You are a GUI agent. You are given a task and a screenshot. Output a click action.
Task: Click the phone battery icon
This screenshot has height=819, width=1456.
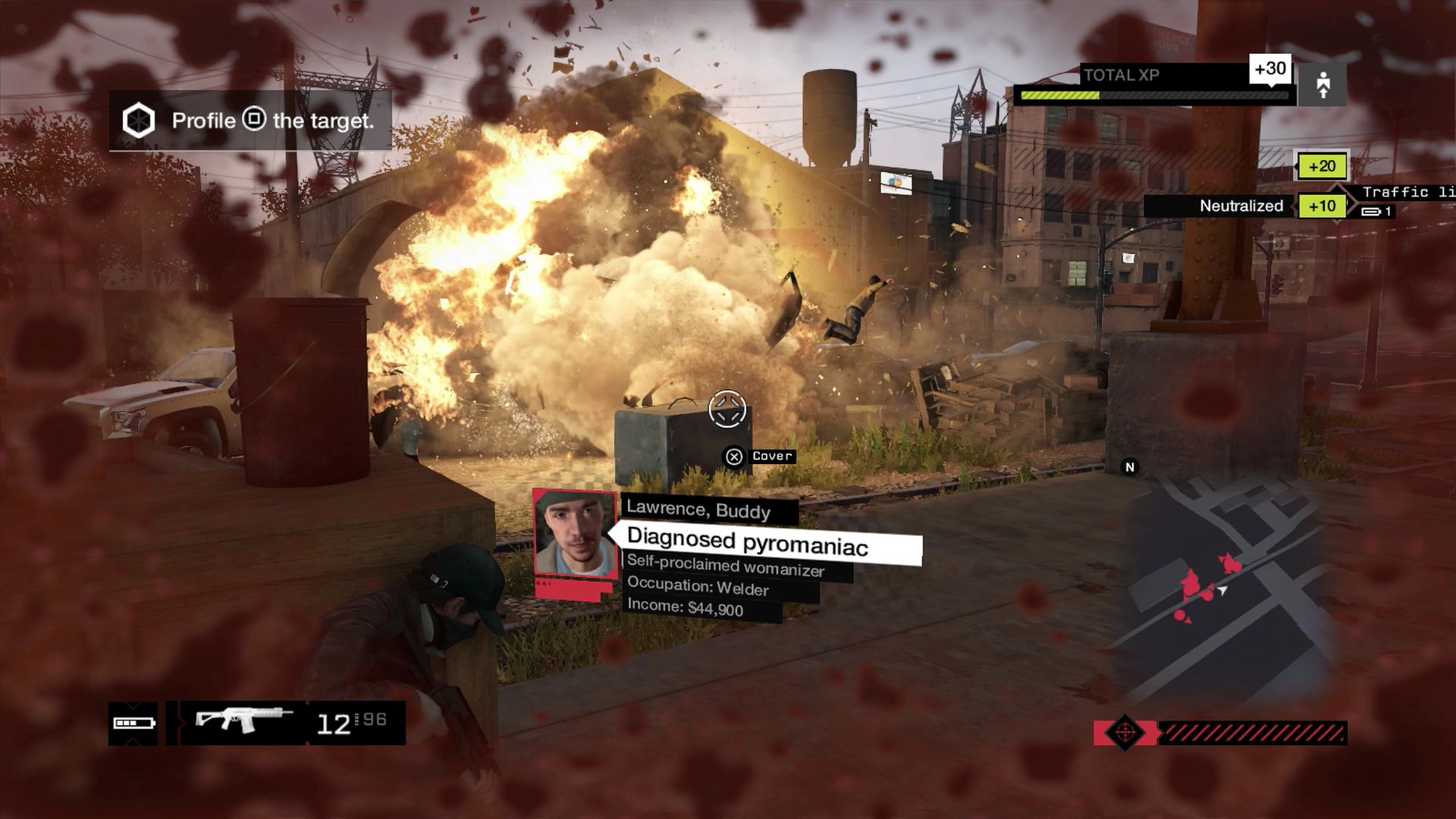click(x=133, y=723)
